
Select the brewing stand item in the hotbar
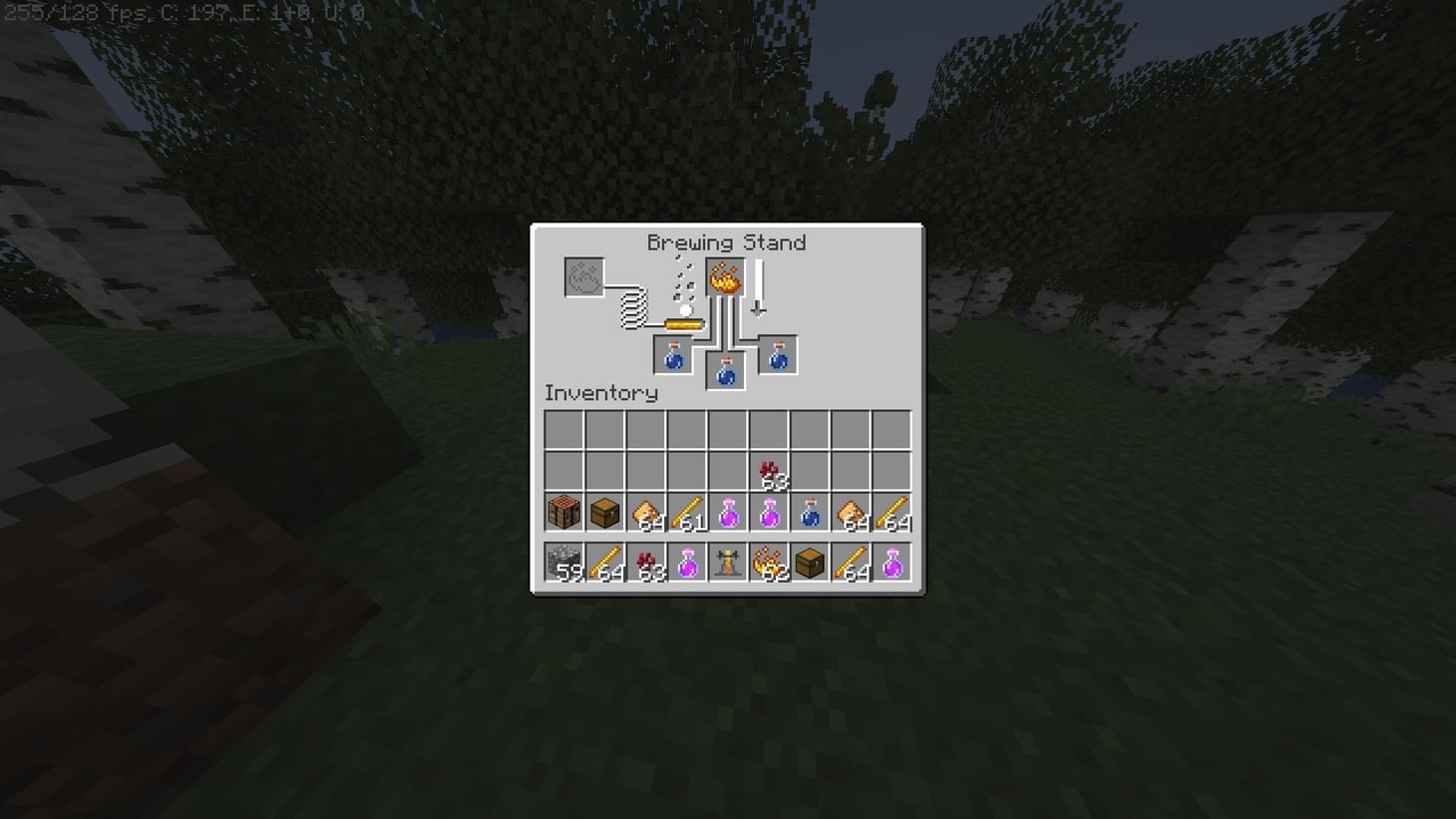[x=728, y=563]
